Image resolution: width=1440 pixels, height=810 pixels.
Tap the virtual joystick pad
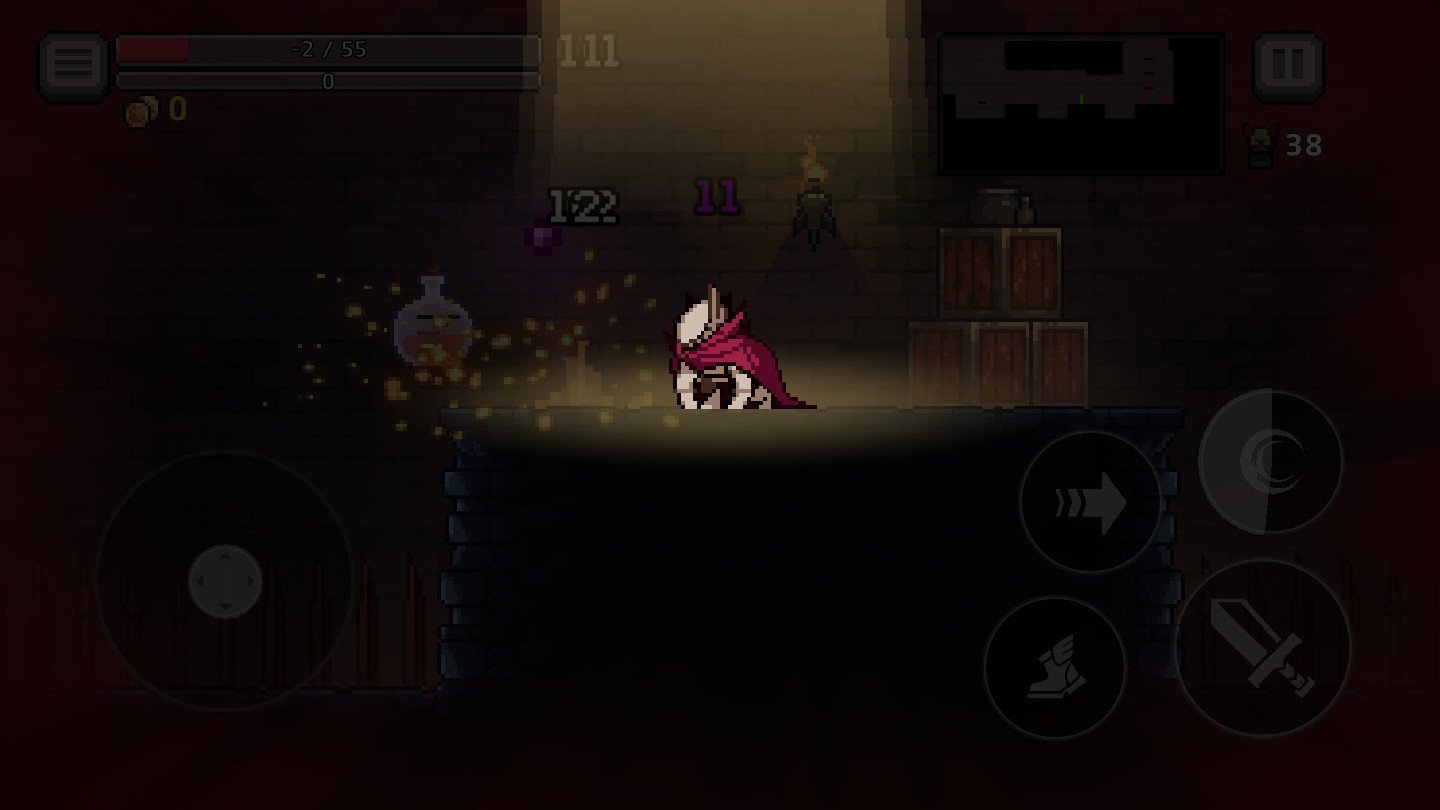[225, 581]
